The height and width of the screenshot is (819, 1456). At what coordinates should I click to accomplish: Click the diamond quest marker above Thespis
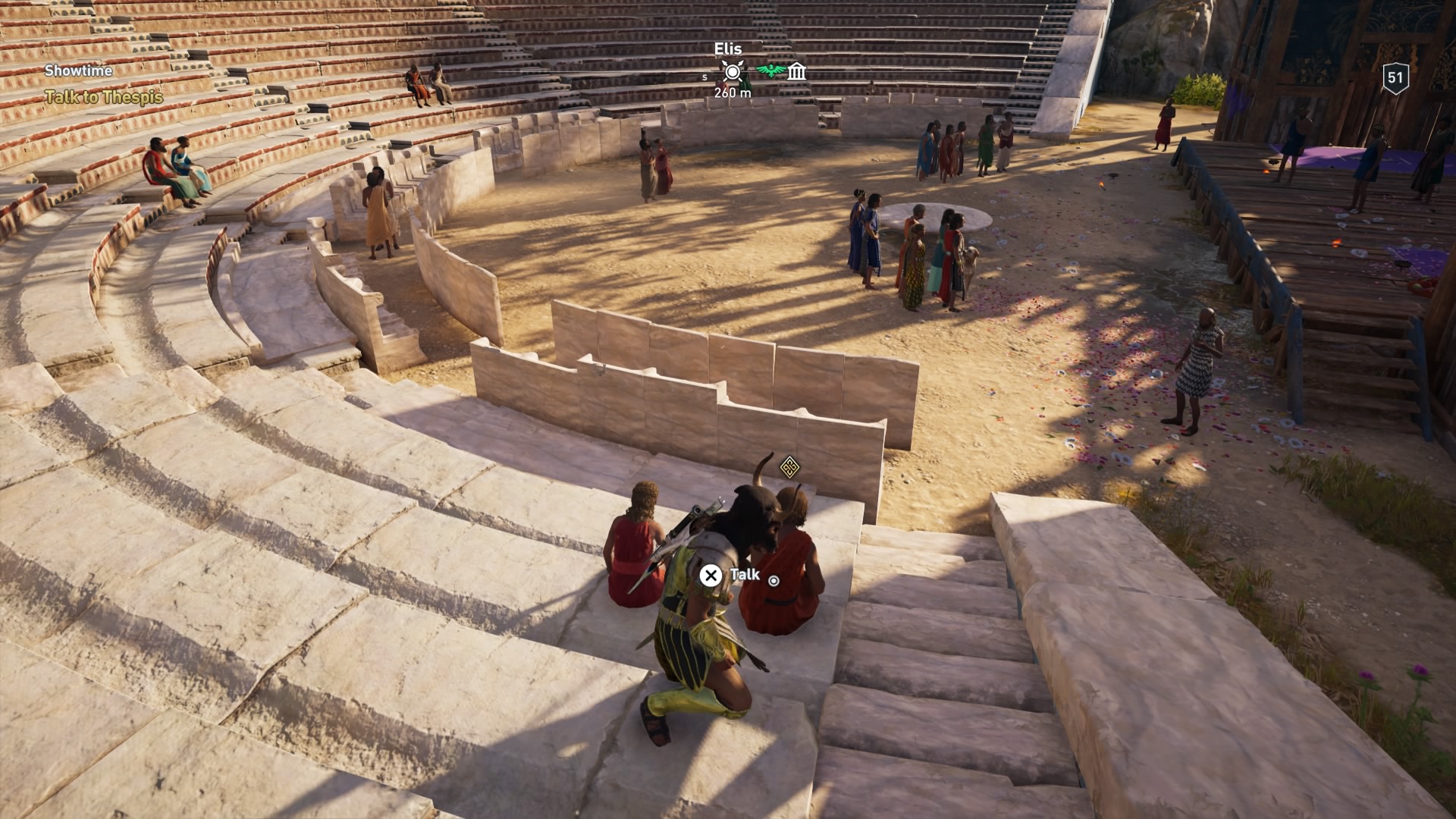pos(789,466)
